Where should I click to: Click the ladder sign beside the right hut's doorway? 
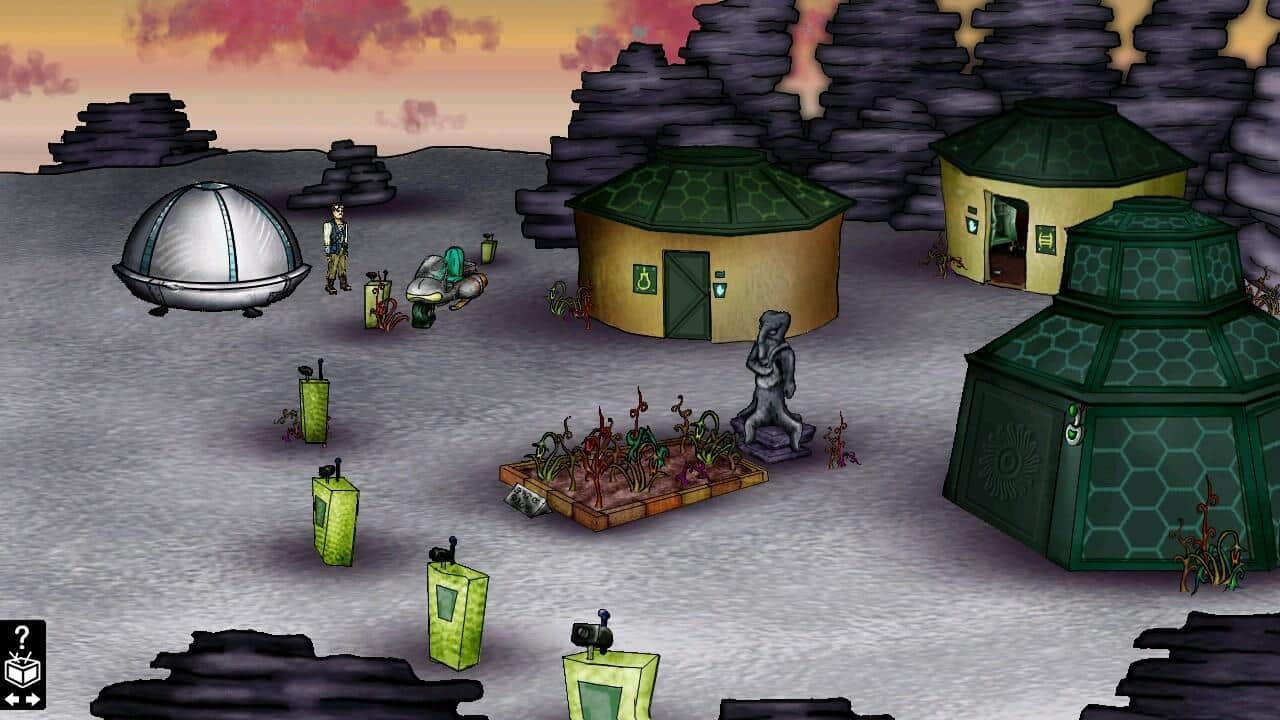[1045, 240]
